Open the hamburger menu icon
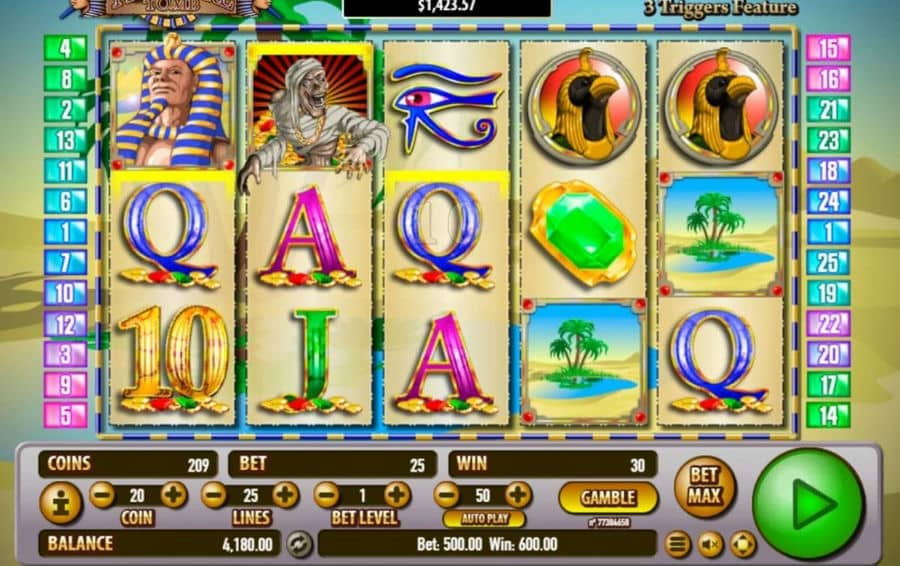900x566 pixels. click(x=679, y=544)
